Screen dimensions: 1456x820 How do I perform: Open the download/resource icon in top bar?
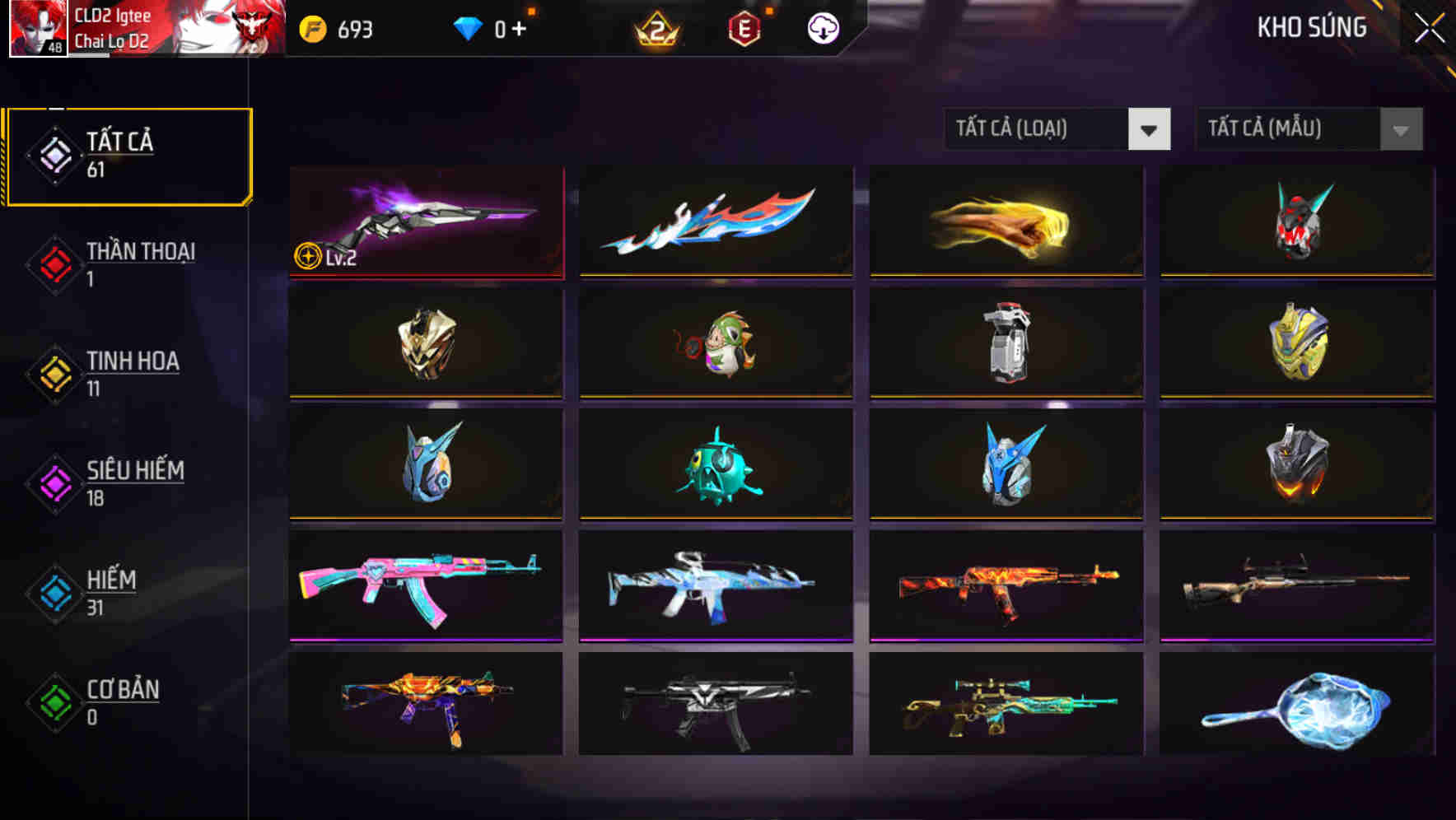point(821,27)
